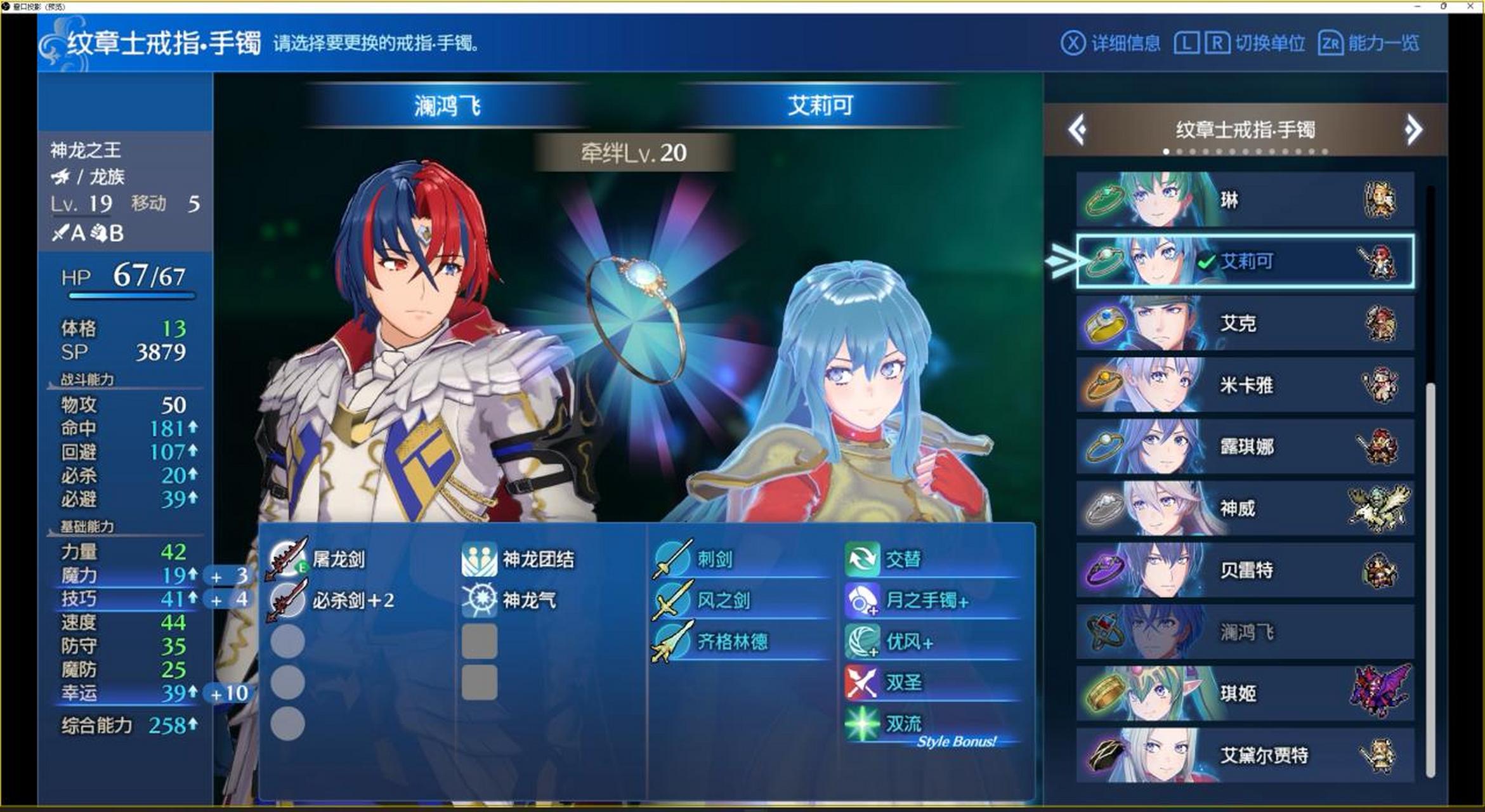
Task: Select the 必杀剑+2 weapon entry
Action: point(352,600)
